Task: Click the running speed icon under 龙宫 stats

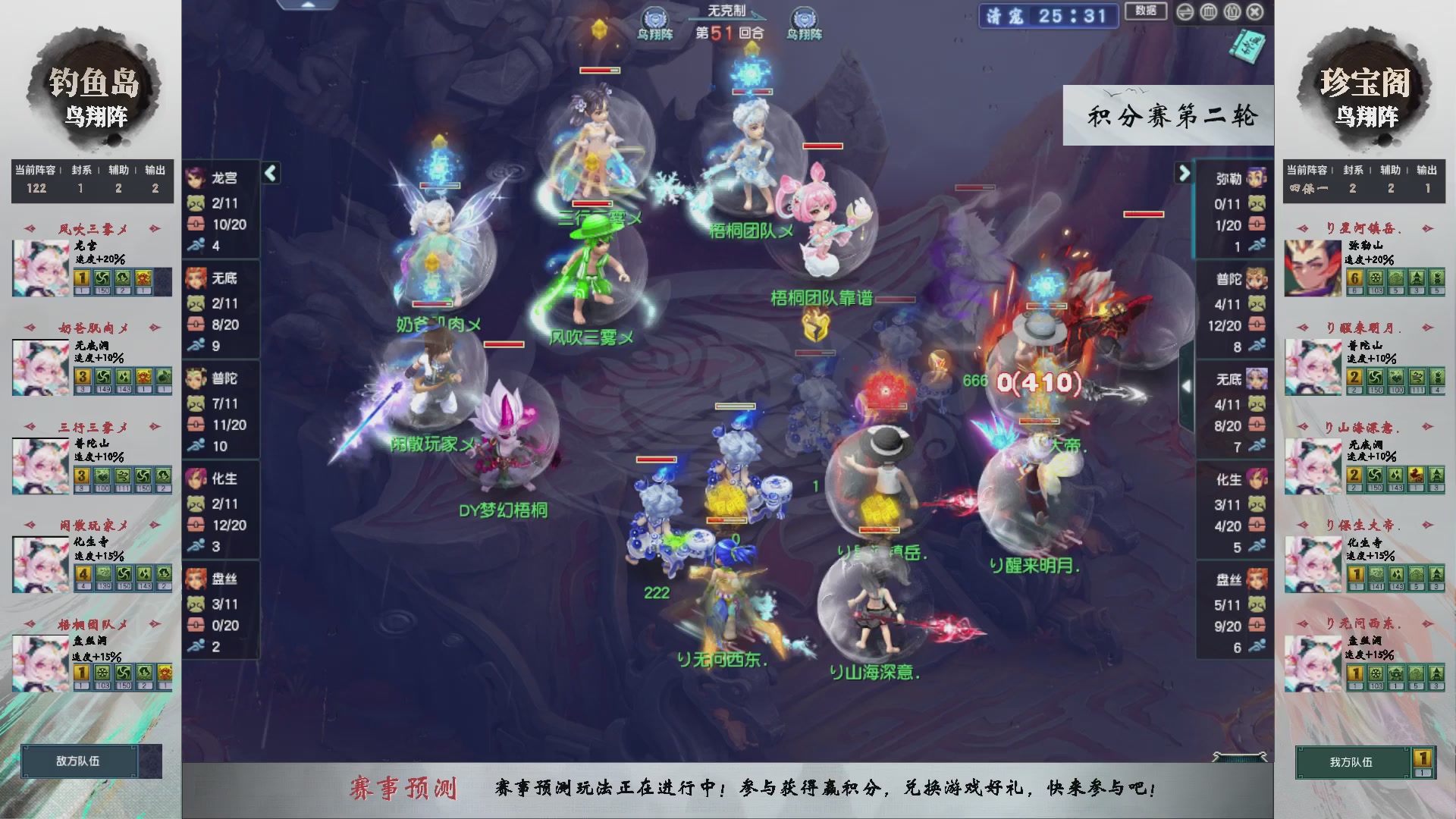Action: click(196, 246)
